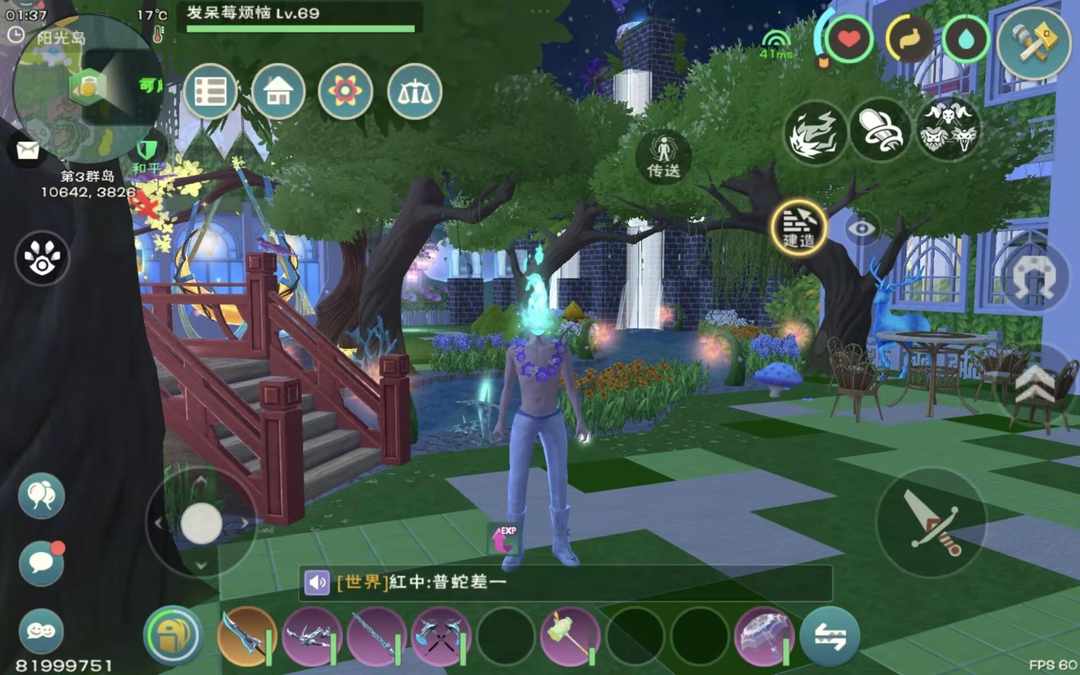Open the mail envelope icon
Image resolution: width=1080 pixels, height=675 pixels.
click(x=27, y=150)
